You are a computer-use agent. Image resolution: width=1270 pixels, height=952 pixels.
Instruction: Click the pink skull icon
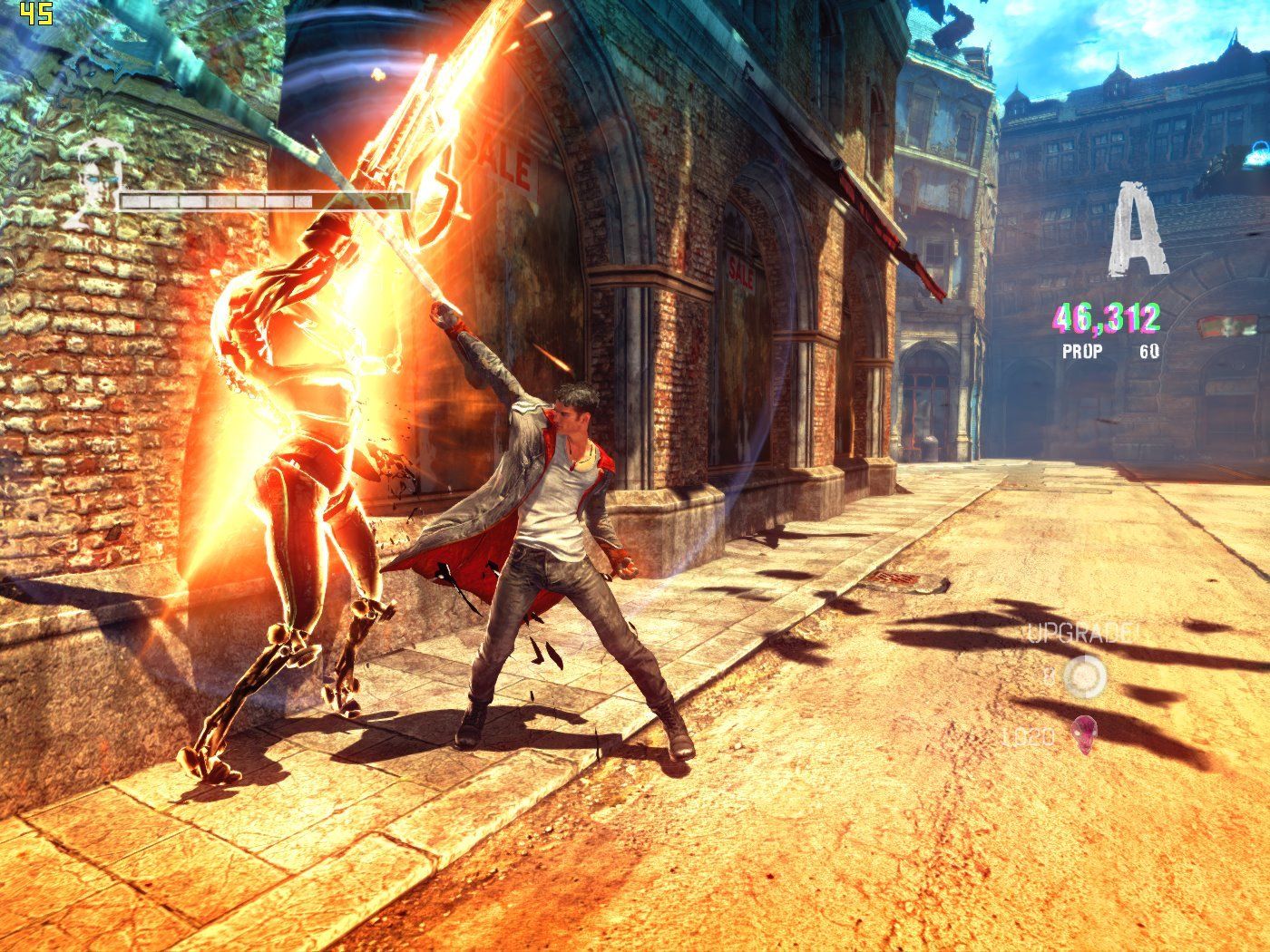[x=1083, y=734]
